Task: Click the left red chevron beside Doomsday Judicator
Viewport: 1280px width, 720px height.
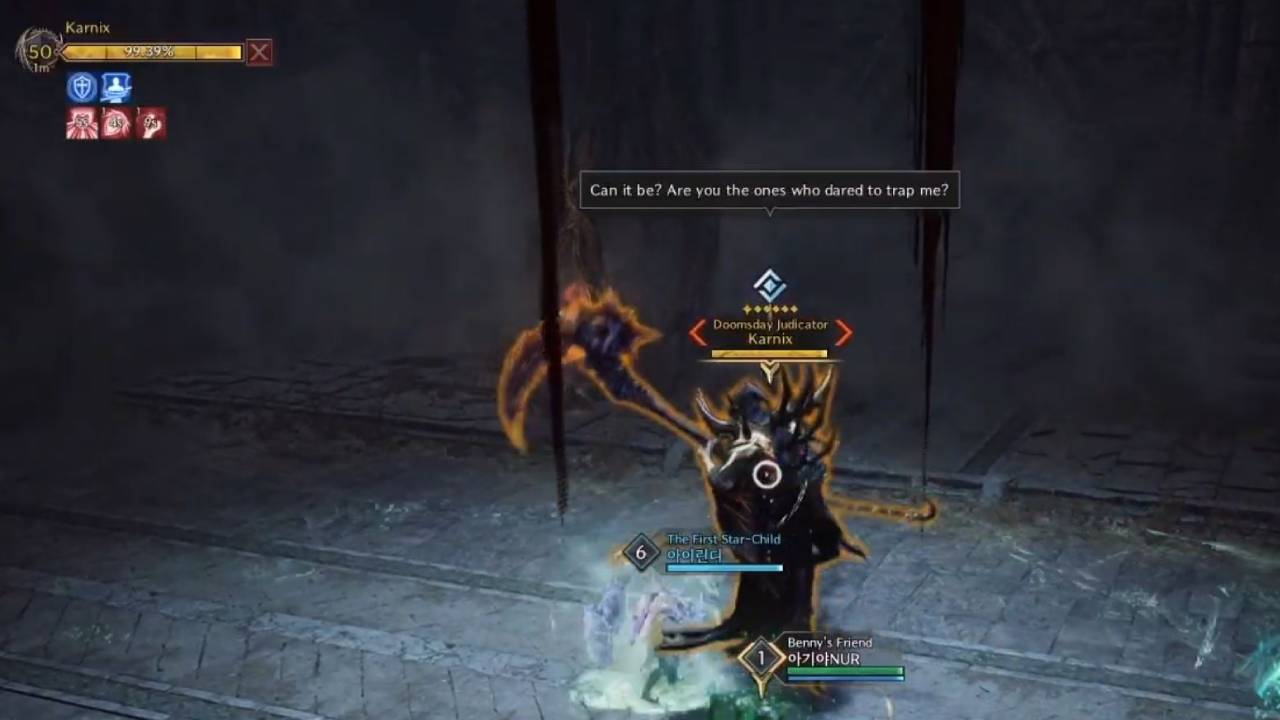Action: click(x=697, y=333)
